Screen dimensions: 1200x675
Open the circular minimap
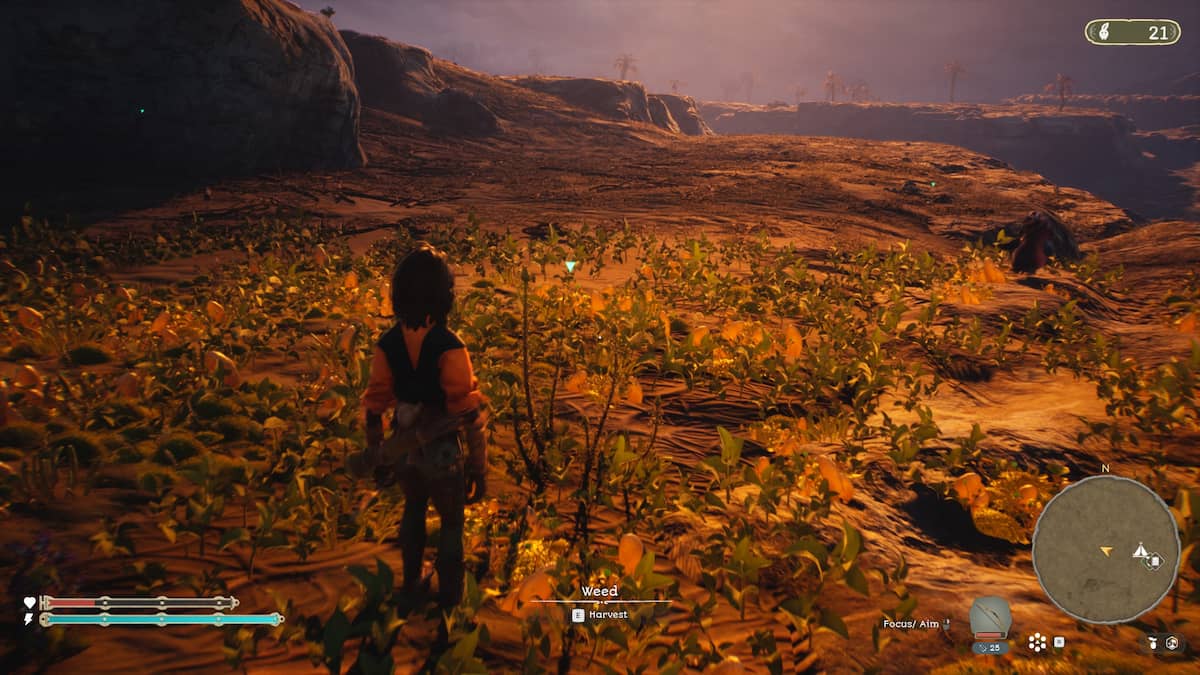[x=1106, y=548]
